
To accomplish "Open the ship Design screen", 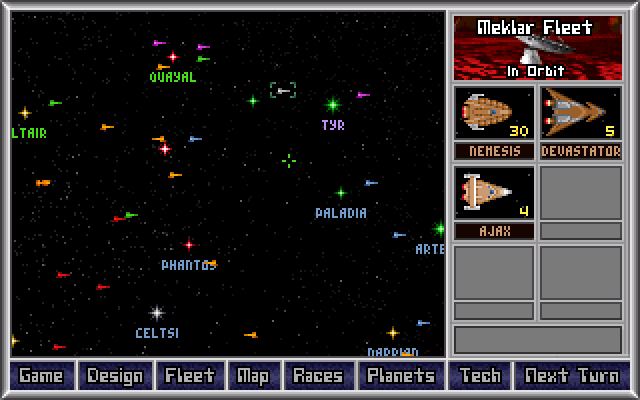I will point(115,376).
